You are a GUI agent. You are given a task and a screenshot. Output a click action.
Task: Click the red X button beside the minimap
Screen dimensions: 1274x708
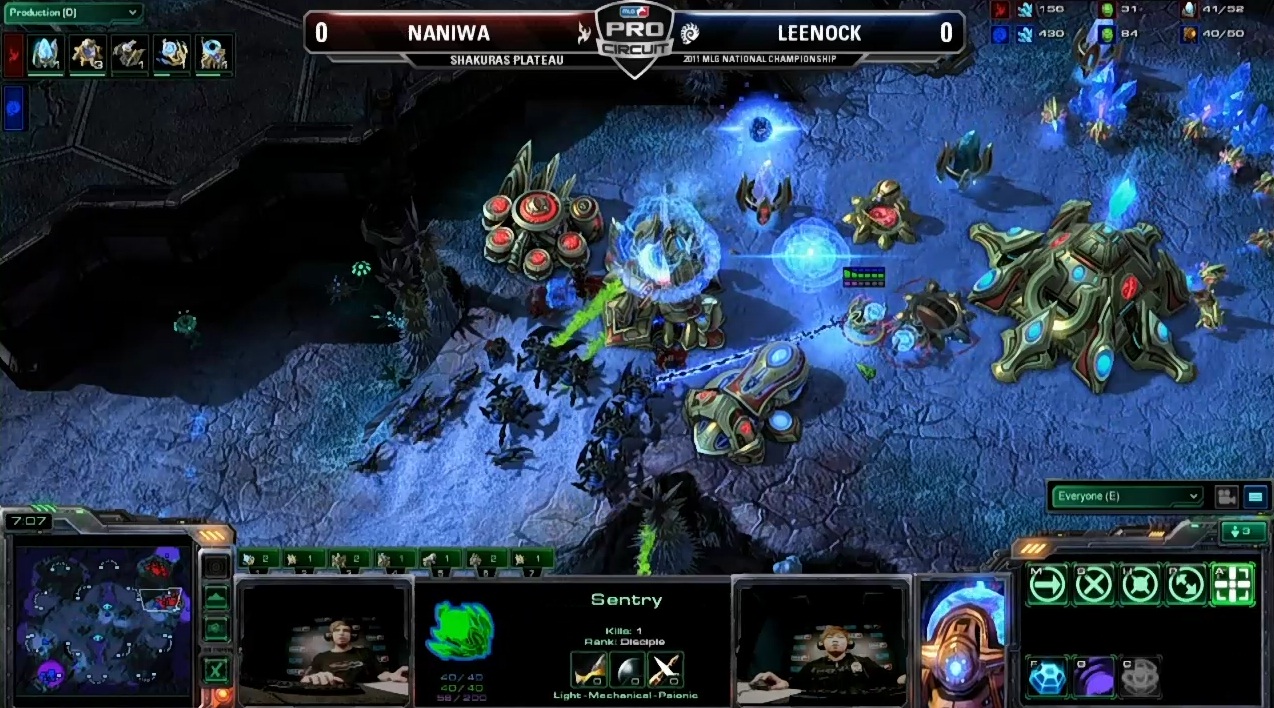coord(215,669)
